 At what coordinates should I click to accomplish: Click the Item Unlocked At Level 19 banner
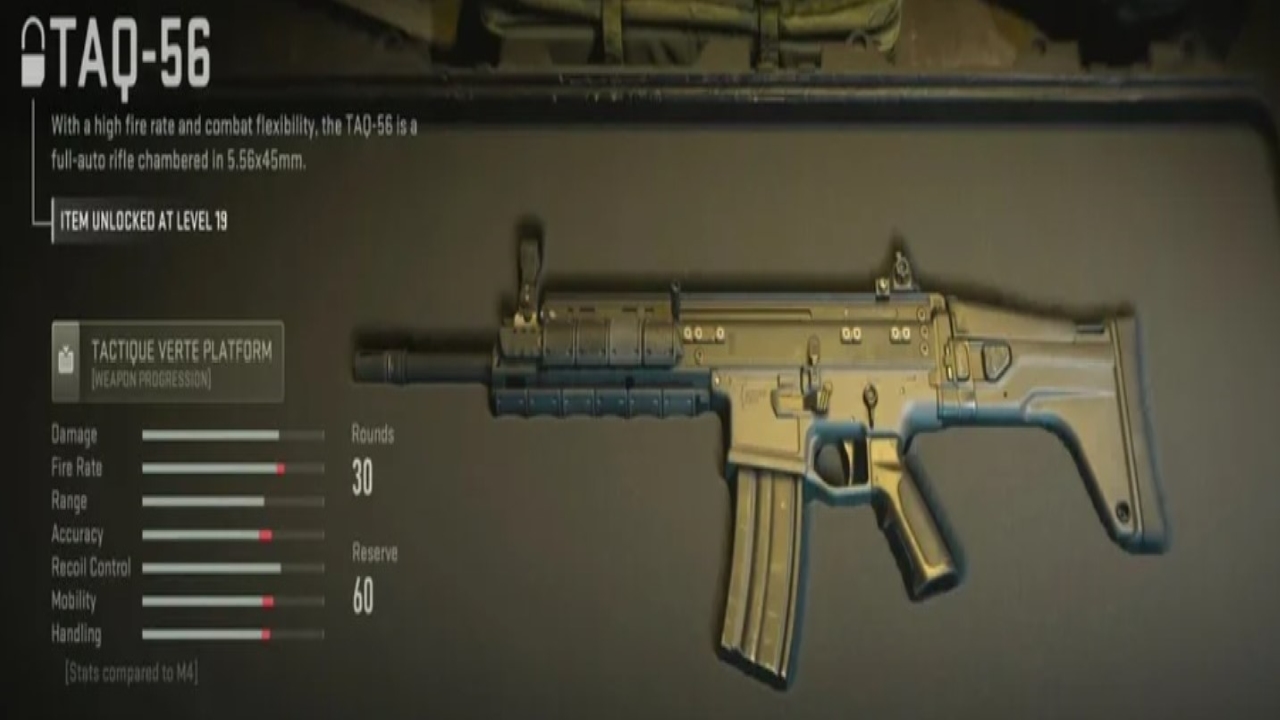click(x=145, y=222)
